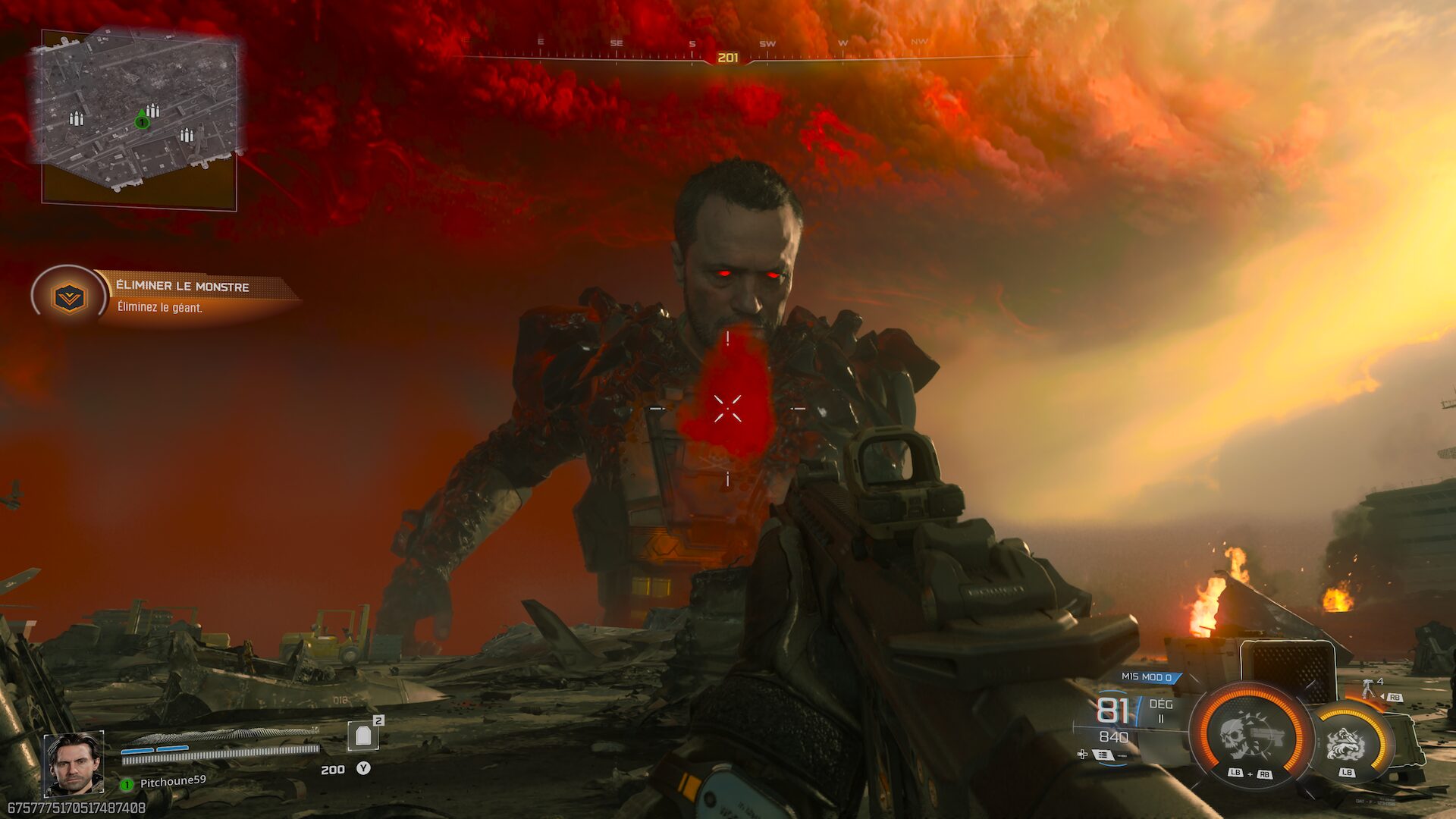
Task: Click the objective chevron emblem icon
Action: tap(69, 297)
